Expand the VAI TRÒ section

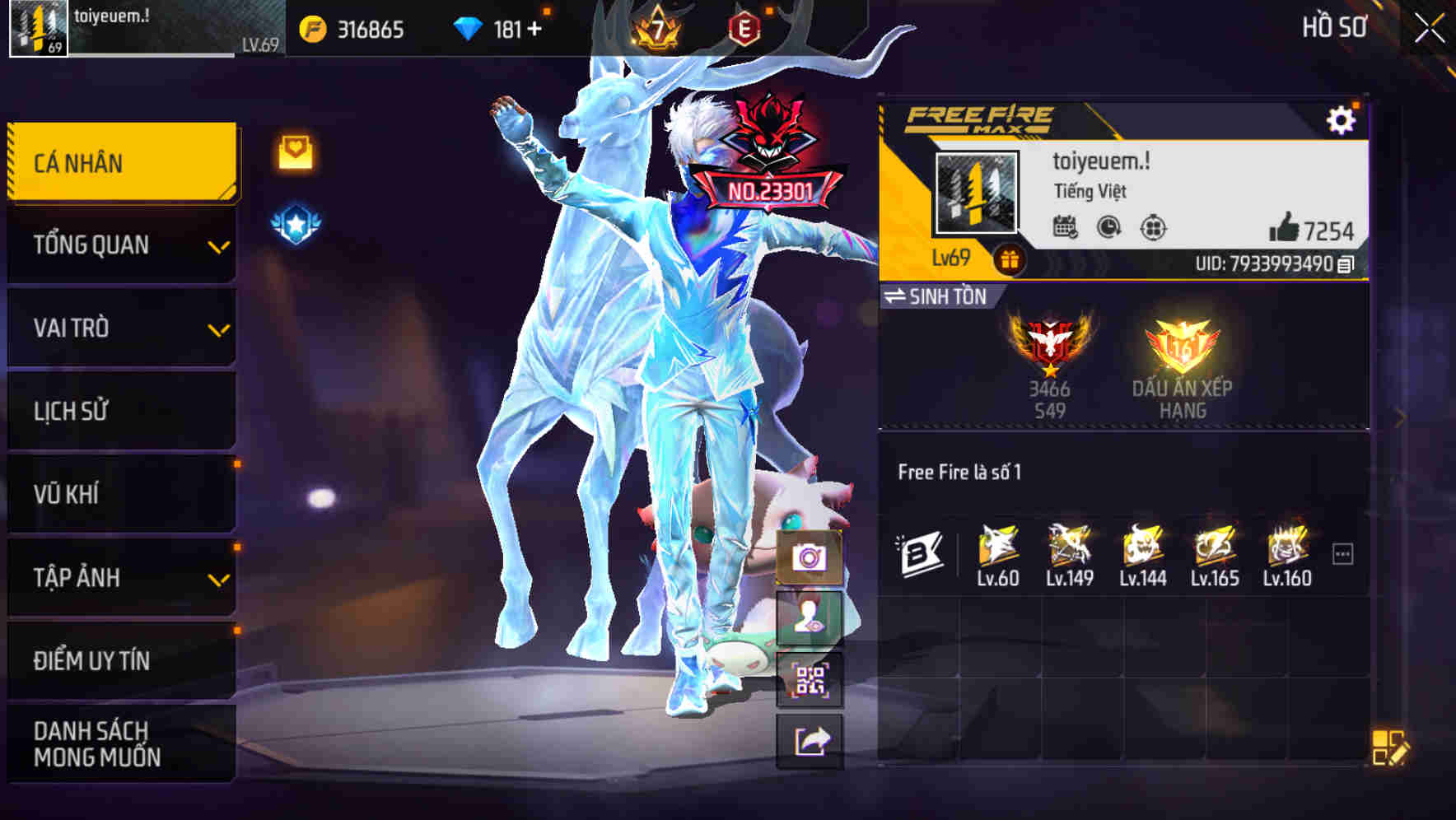(119, 328)
